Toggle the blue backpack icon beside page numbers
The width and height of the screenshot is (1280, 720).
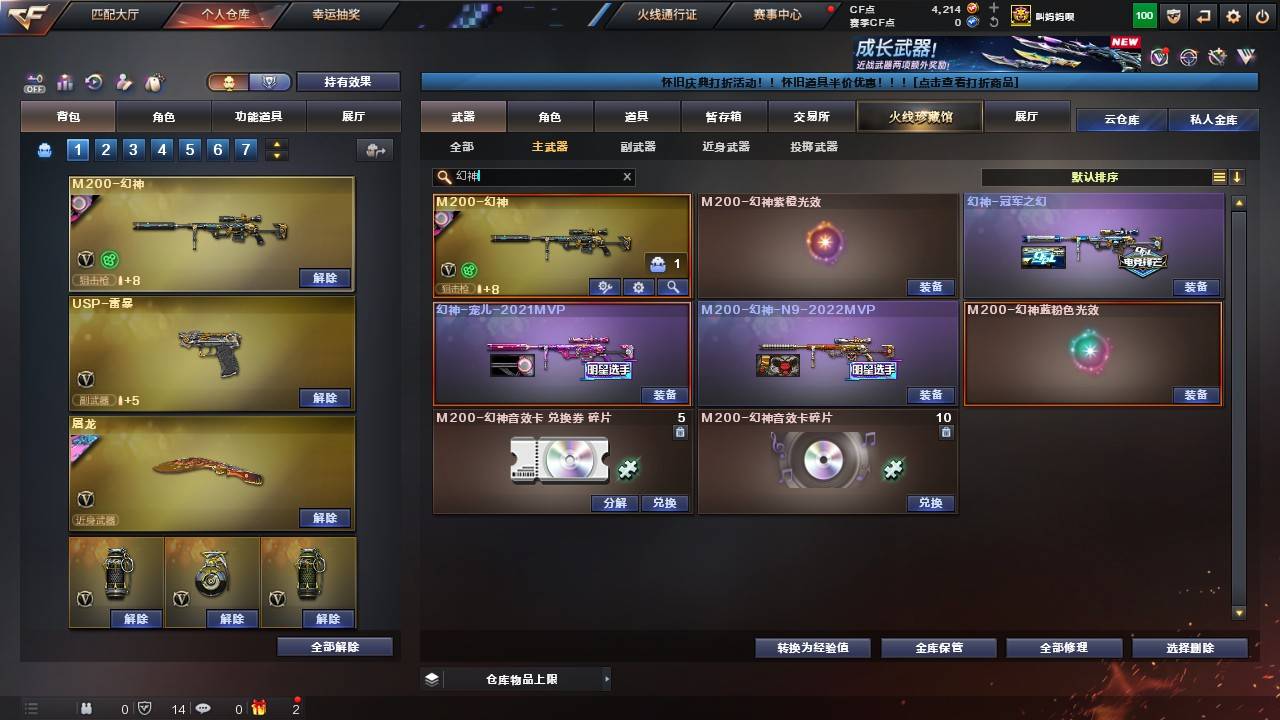click(44, 147)
